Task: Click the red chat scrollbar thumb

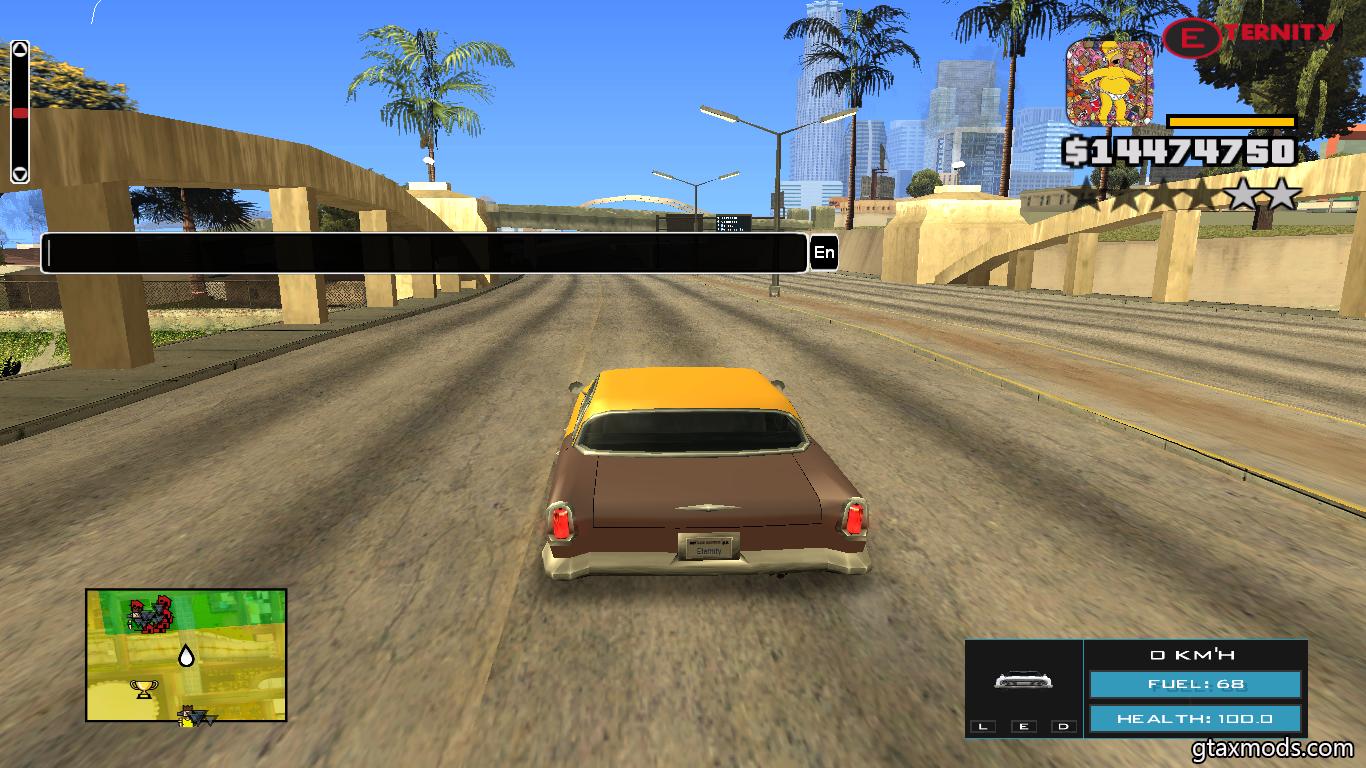Action: (x=20, y=113)
